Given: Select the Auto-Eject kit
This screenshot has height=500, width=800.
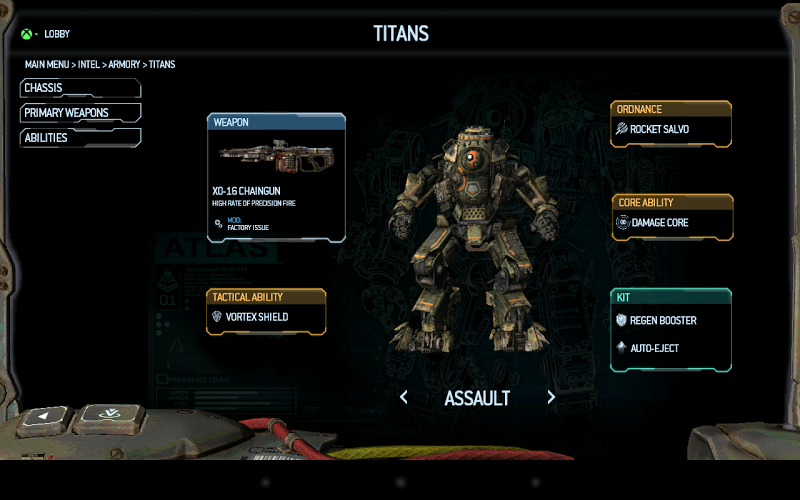Looking at the screenshot, I should (x=671, y=348).
